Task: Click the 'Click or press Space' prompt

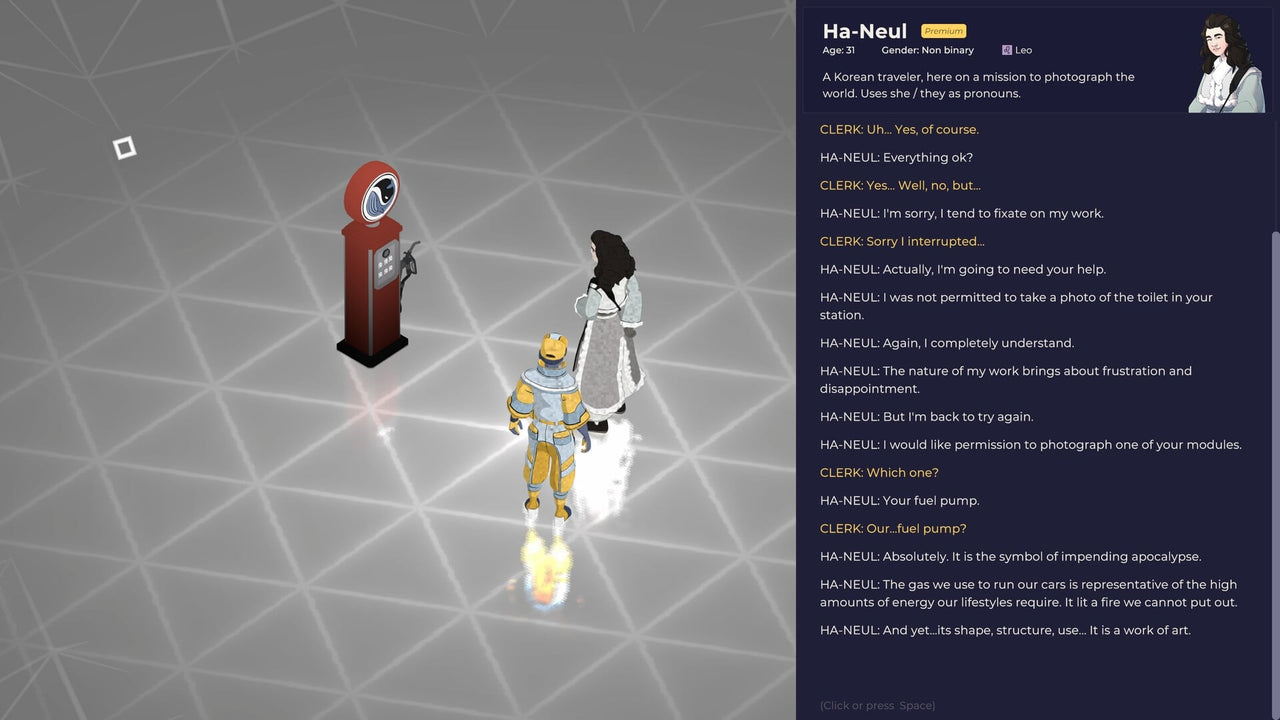Action: pyautogui.click(x=876, y=705)
